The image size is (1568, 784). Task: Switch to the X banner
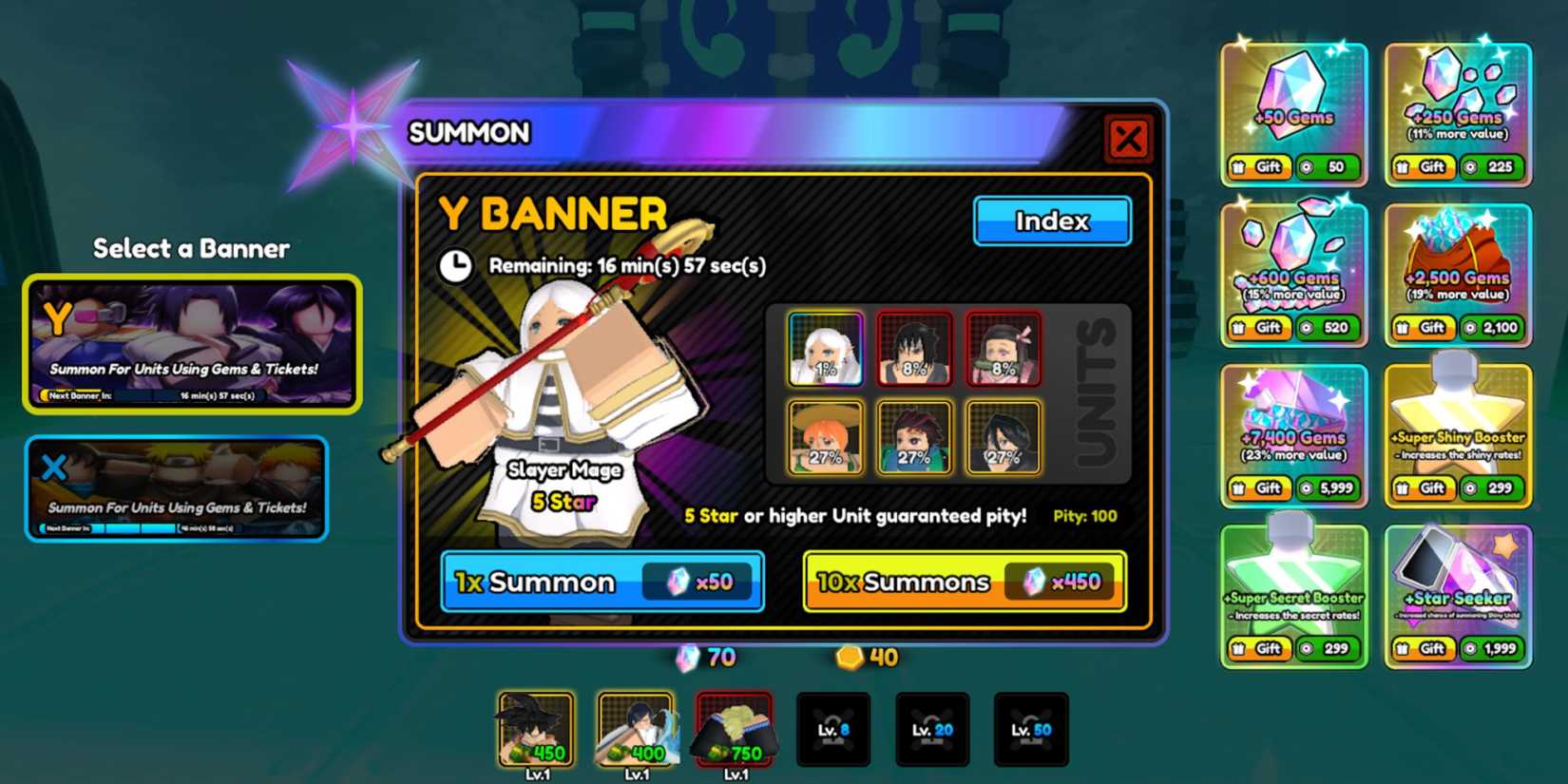click(179, 489)
